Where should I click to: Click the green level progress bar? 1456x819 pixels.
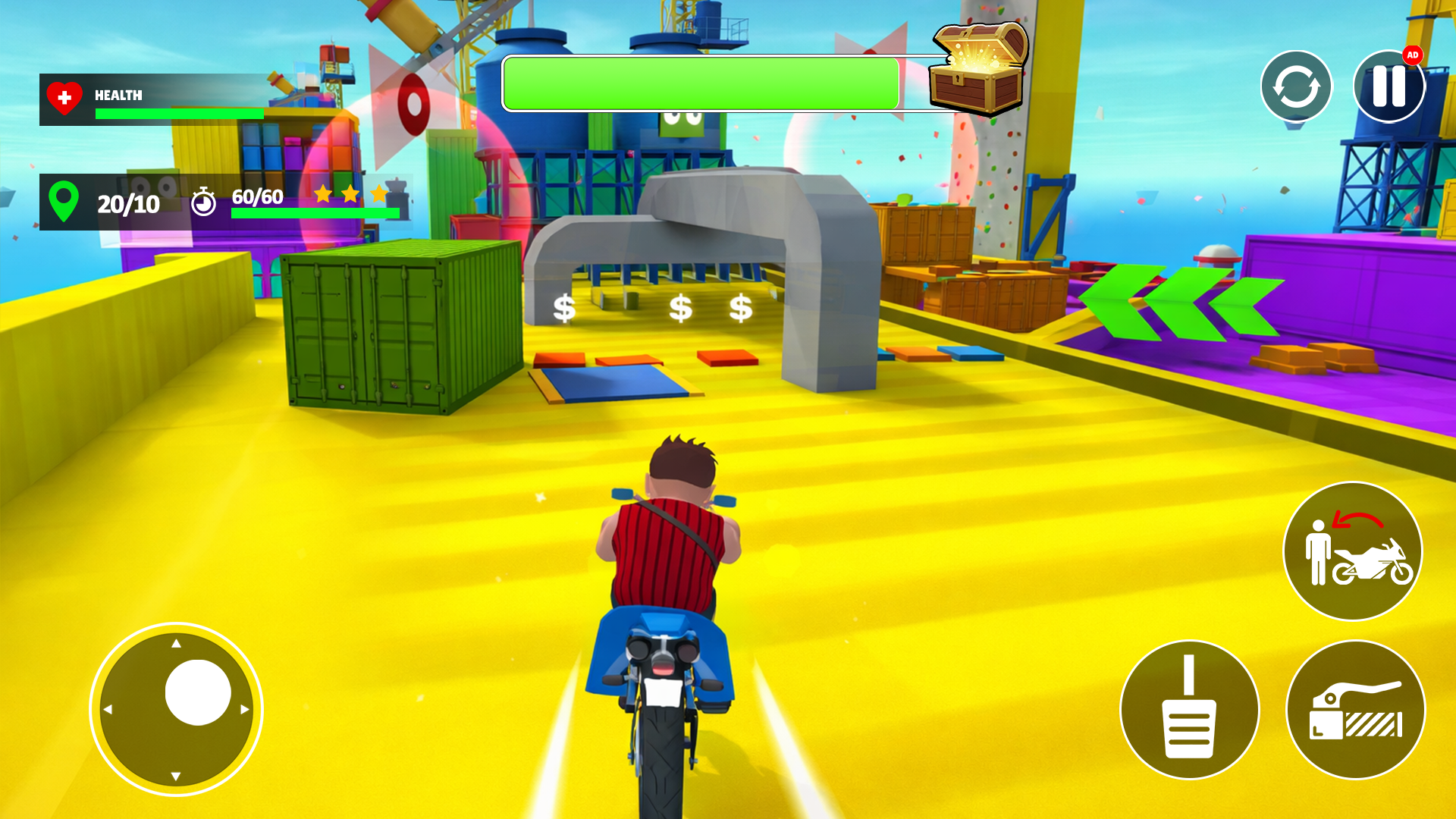coord(701,83)
